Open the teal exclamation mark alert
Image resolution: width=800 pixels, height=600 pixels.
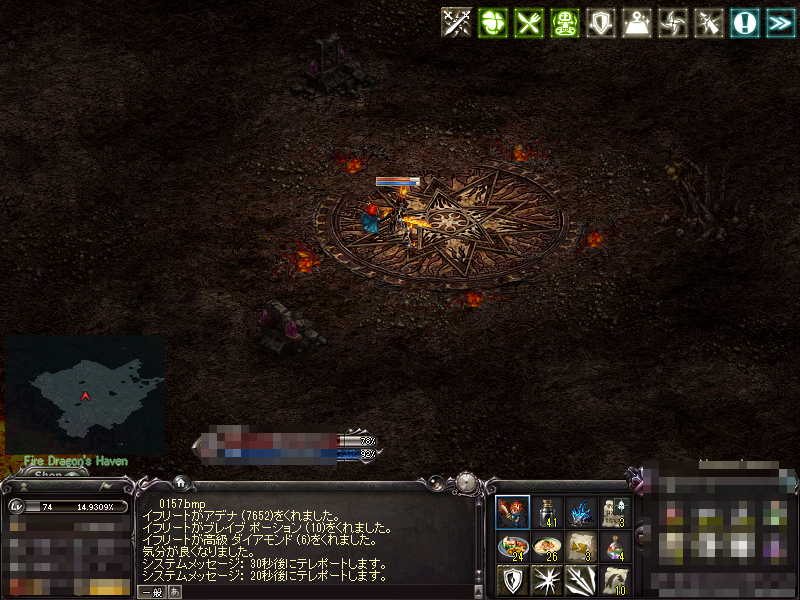(743, 23)
